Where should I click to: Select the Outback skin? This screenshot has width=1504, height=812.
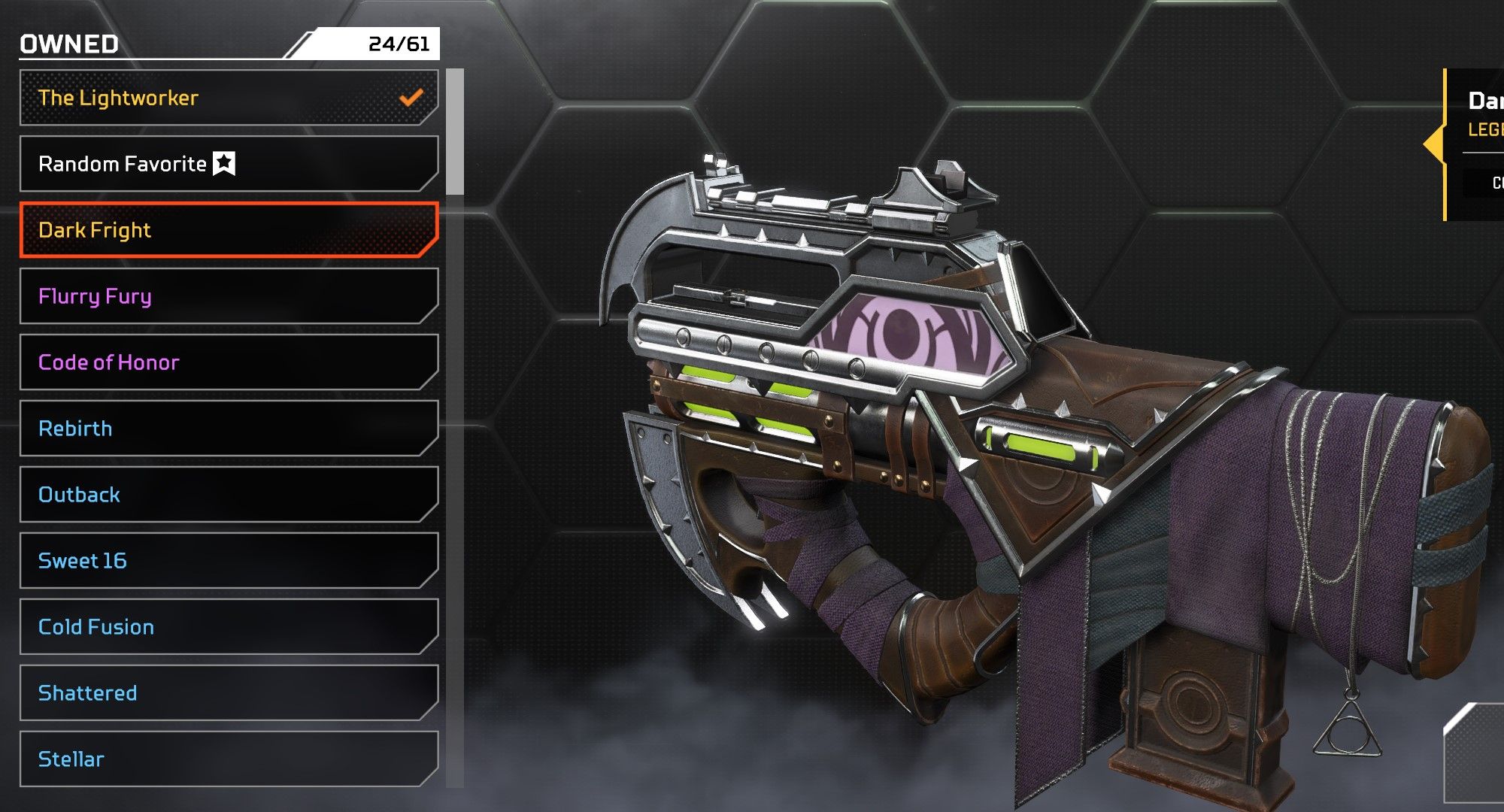(x=229, y=495)
